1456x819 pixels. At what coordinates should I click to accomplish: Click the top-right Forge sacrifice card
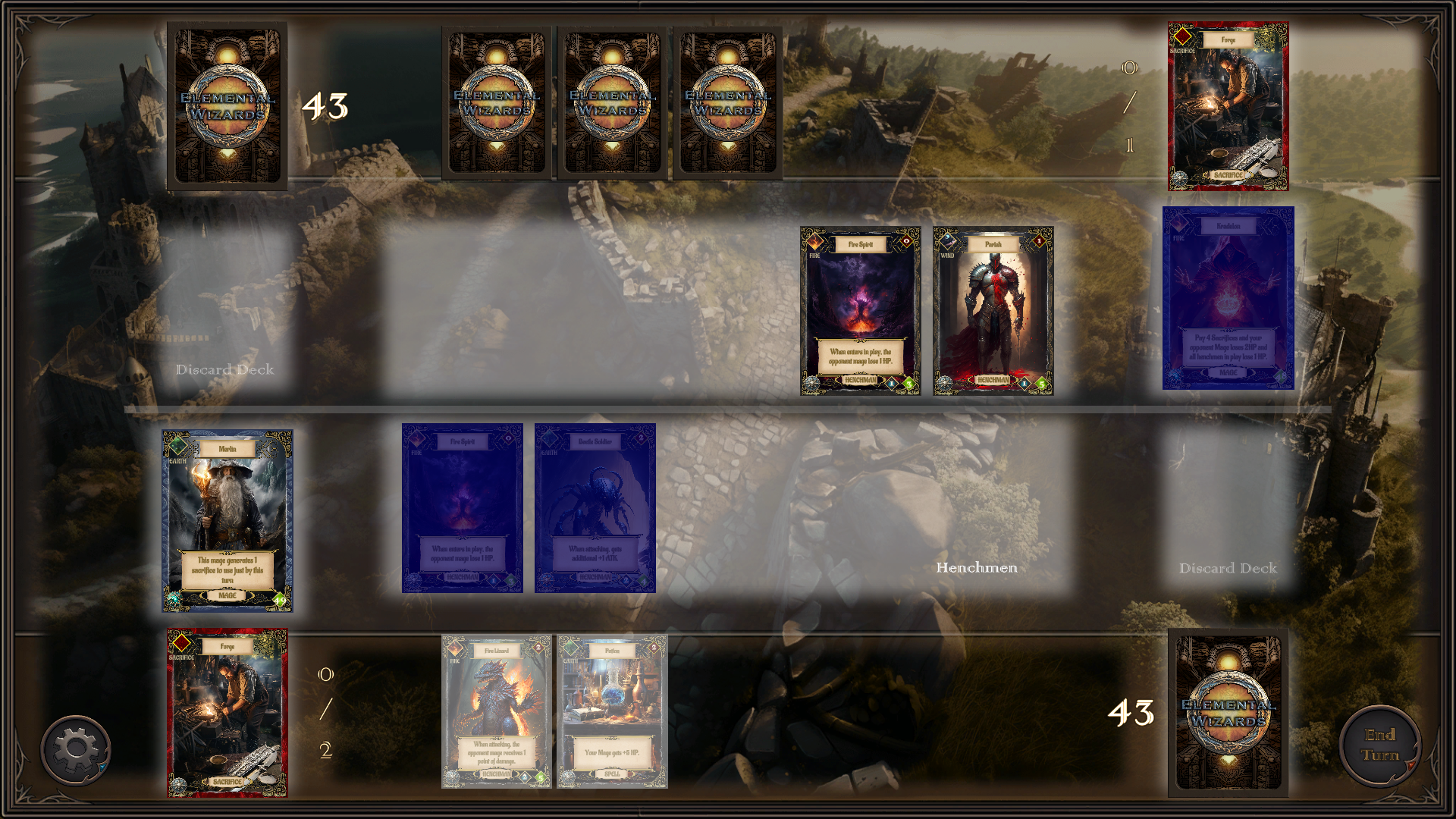[1227, 102]
